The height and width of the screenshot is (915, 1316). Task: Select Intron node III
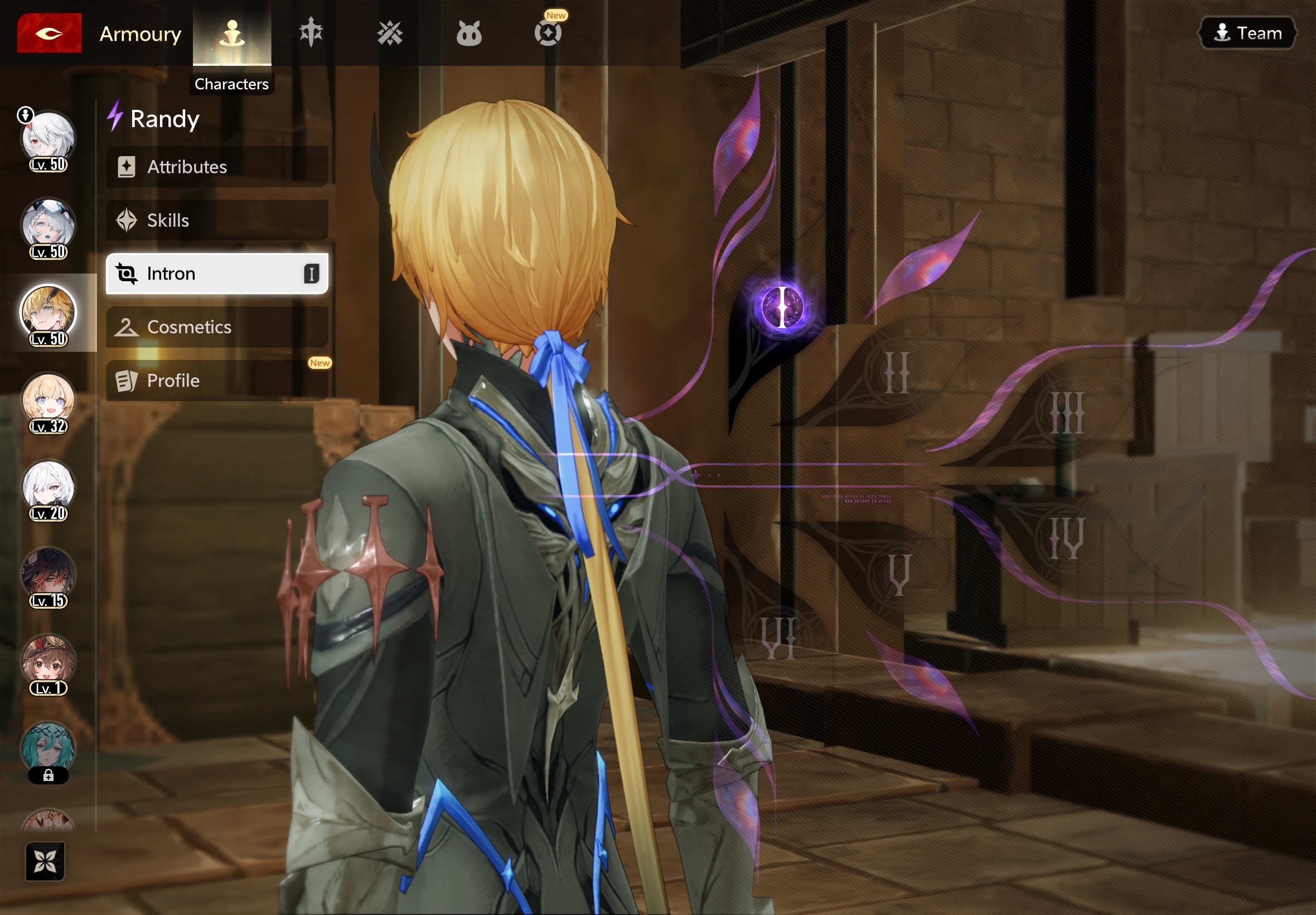[1067, 413]
